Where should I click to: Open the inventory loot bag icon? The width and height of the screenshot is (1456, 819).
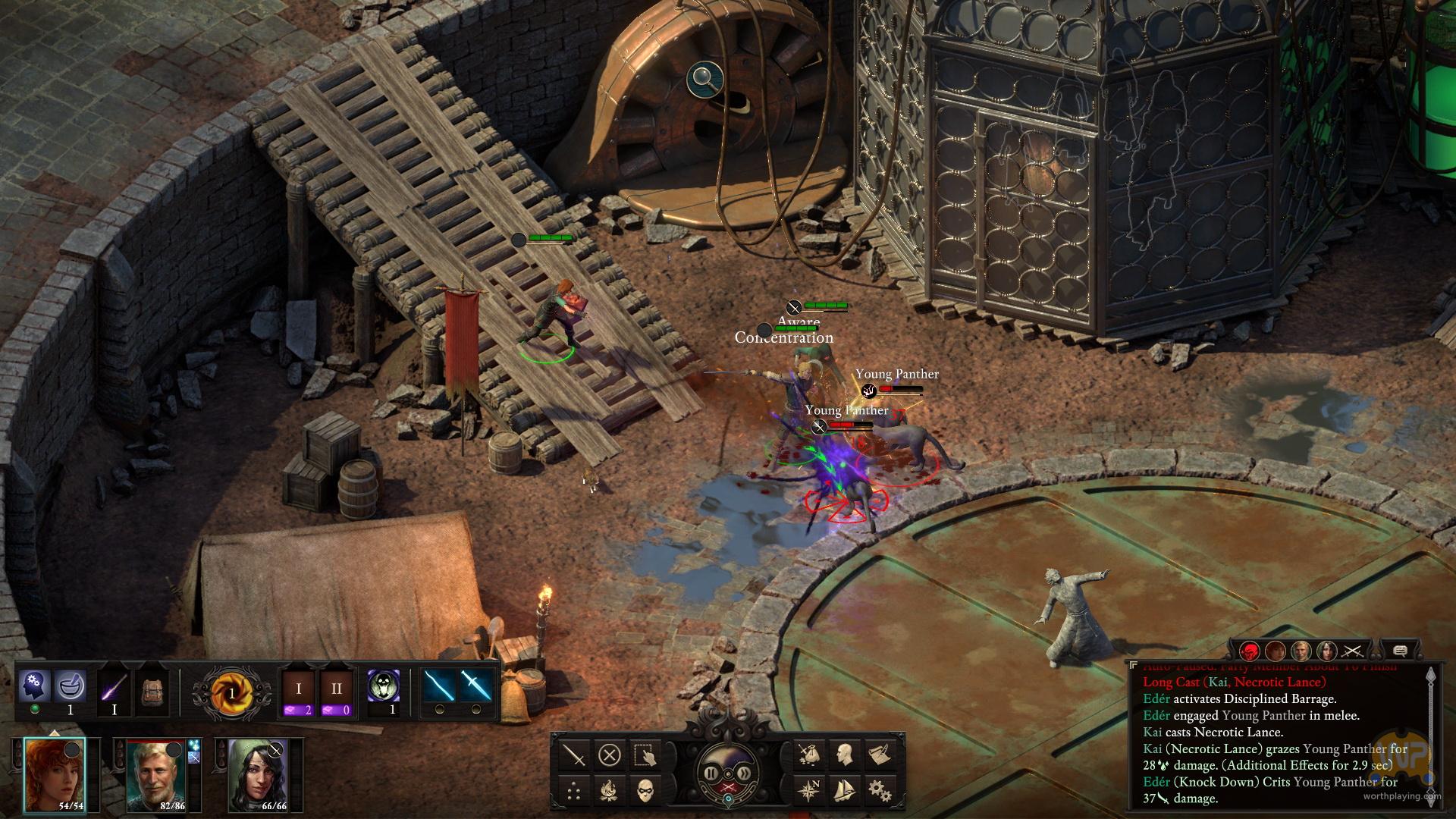coord(809,755)
